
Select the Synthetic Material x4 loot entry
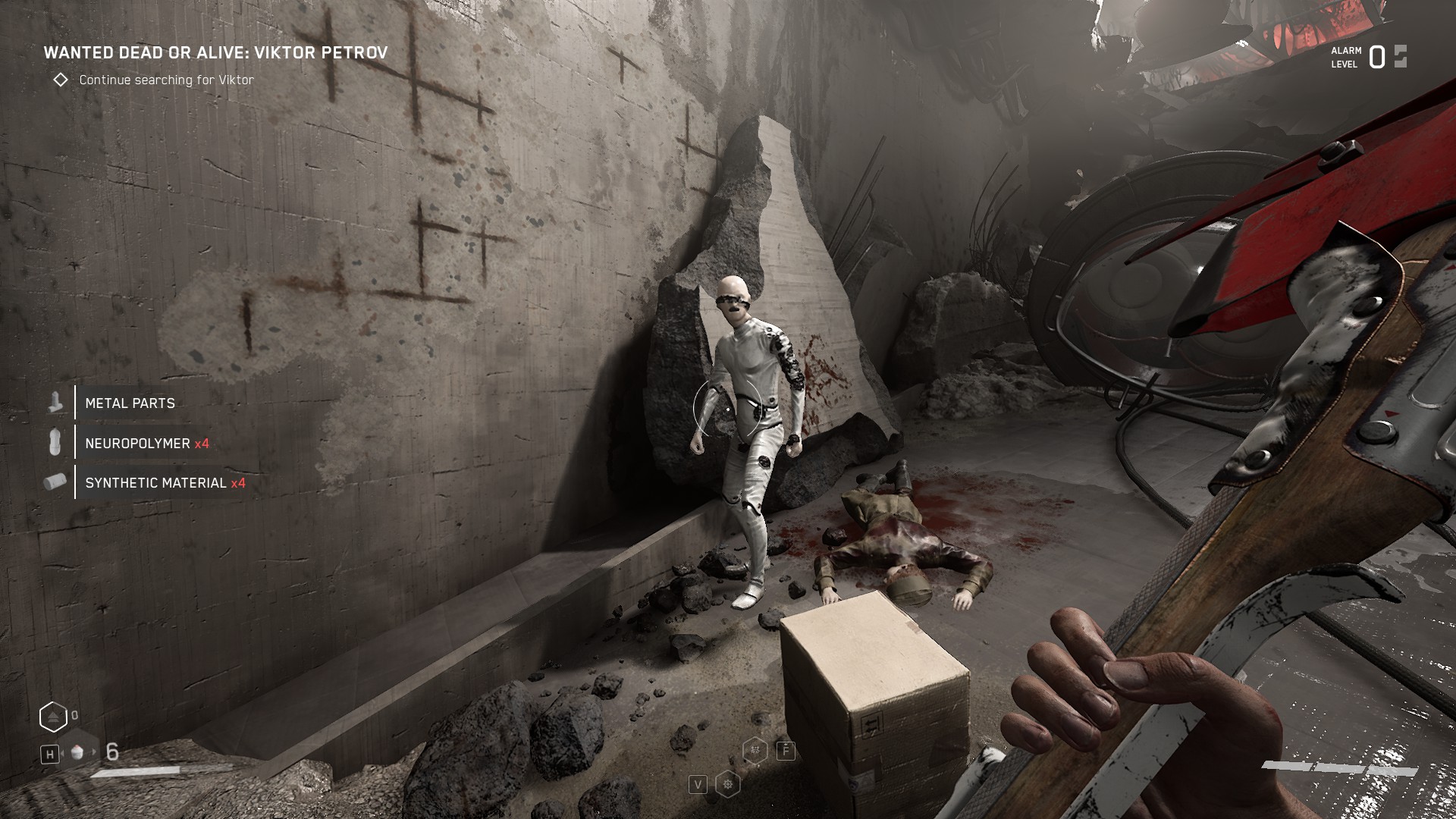(x=165, y=483)
